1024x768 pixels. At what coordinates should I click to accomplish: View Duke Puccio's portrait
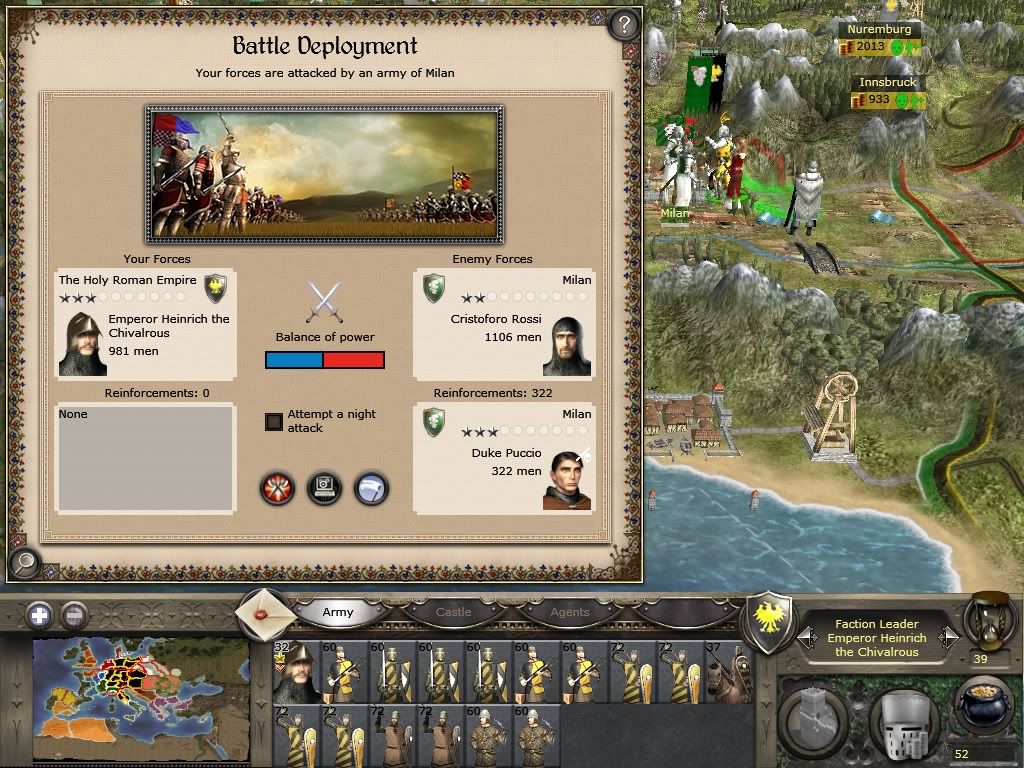pyautogui.click(x=567, y=480)
